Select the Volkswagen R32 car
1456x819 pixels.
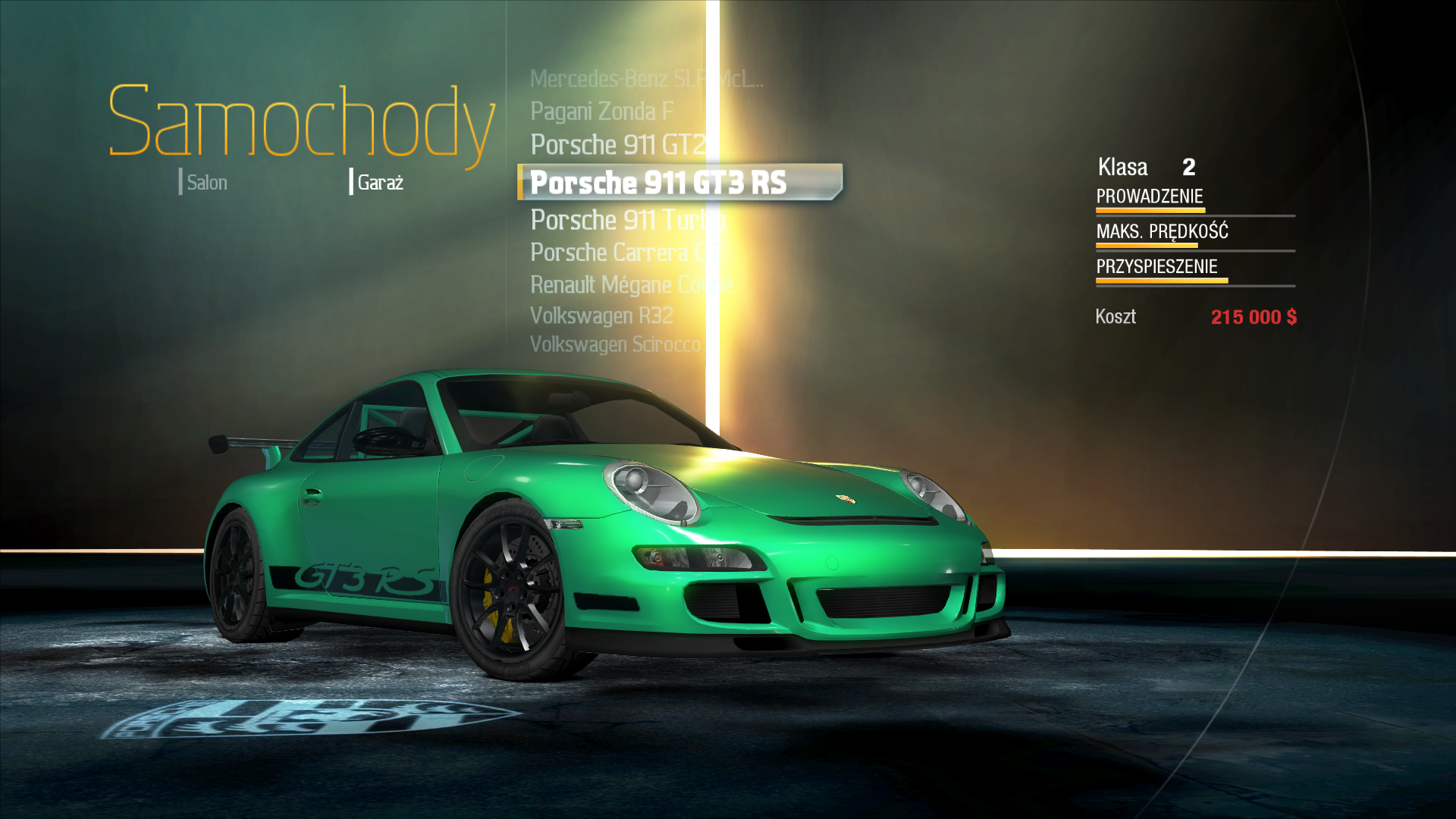[x=601, y=315]
